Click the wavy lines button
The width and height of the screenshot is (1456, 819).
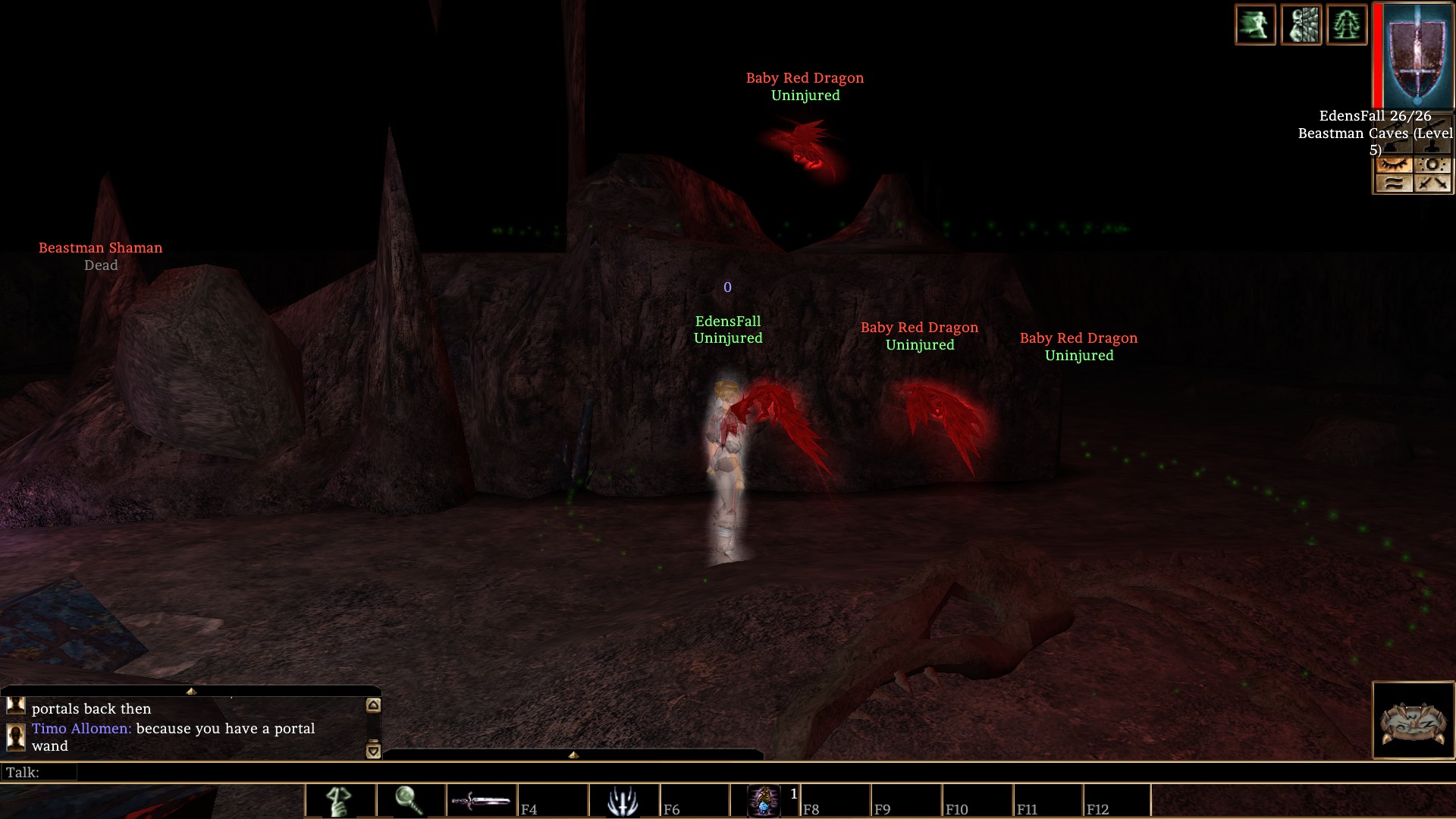coord(1394,183)
